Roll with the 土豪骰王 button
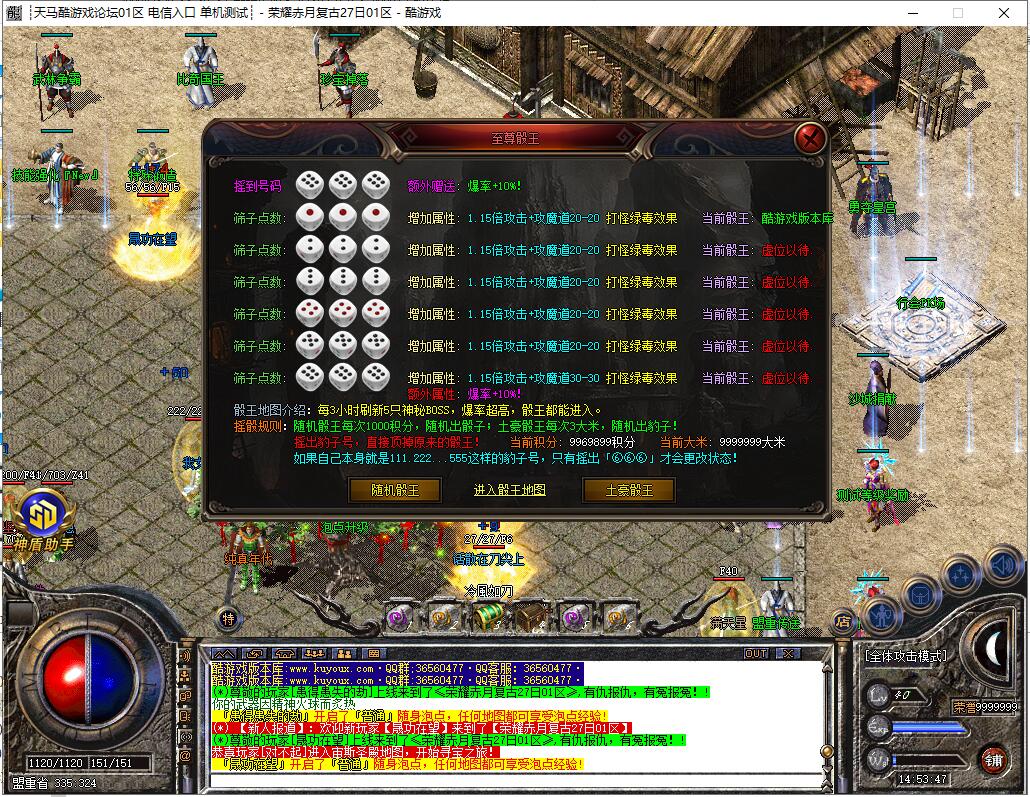The image size is (1030, 797). tap(629, 490)
